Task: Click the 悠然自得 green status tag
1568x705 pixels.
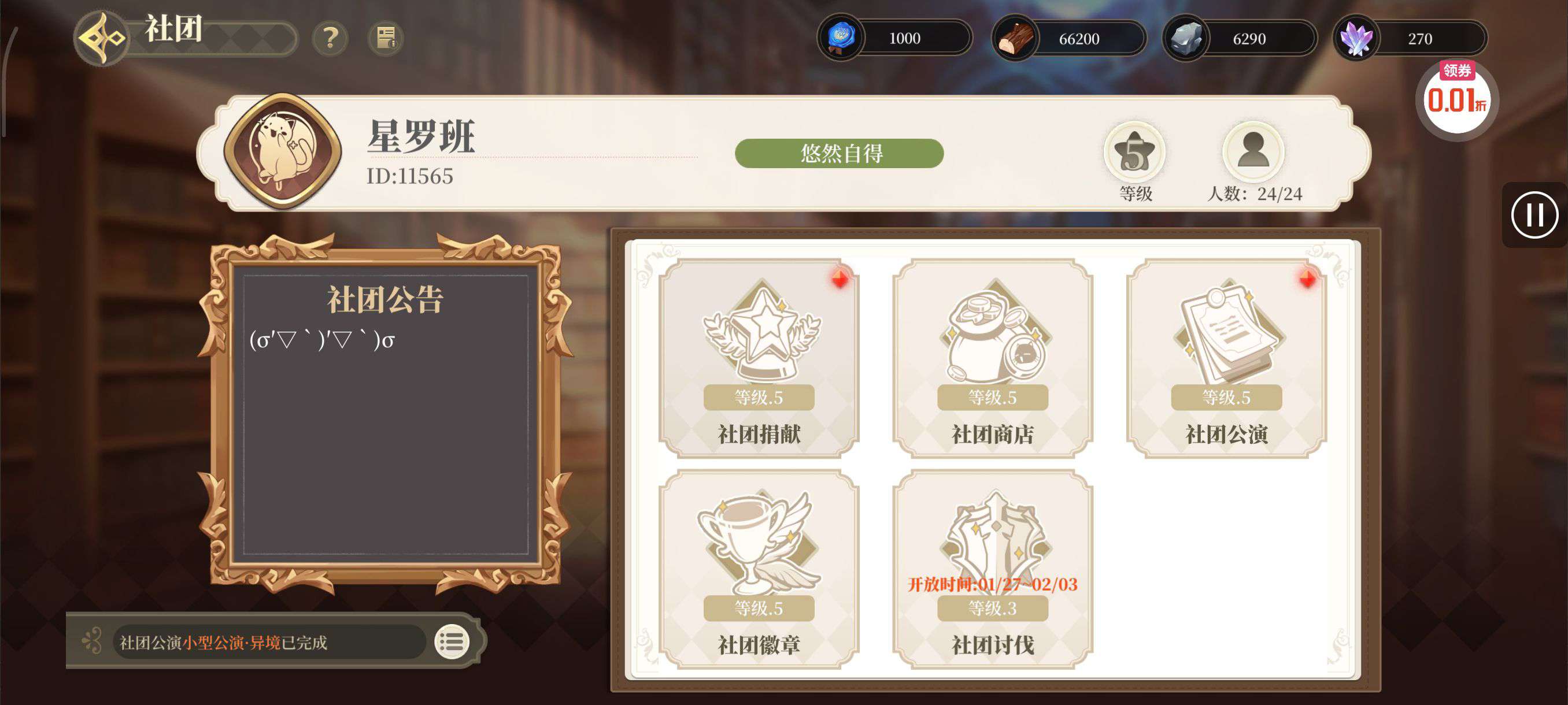Action: click(839, 153)
